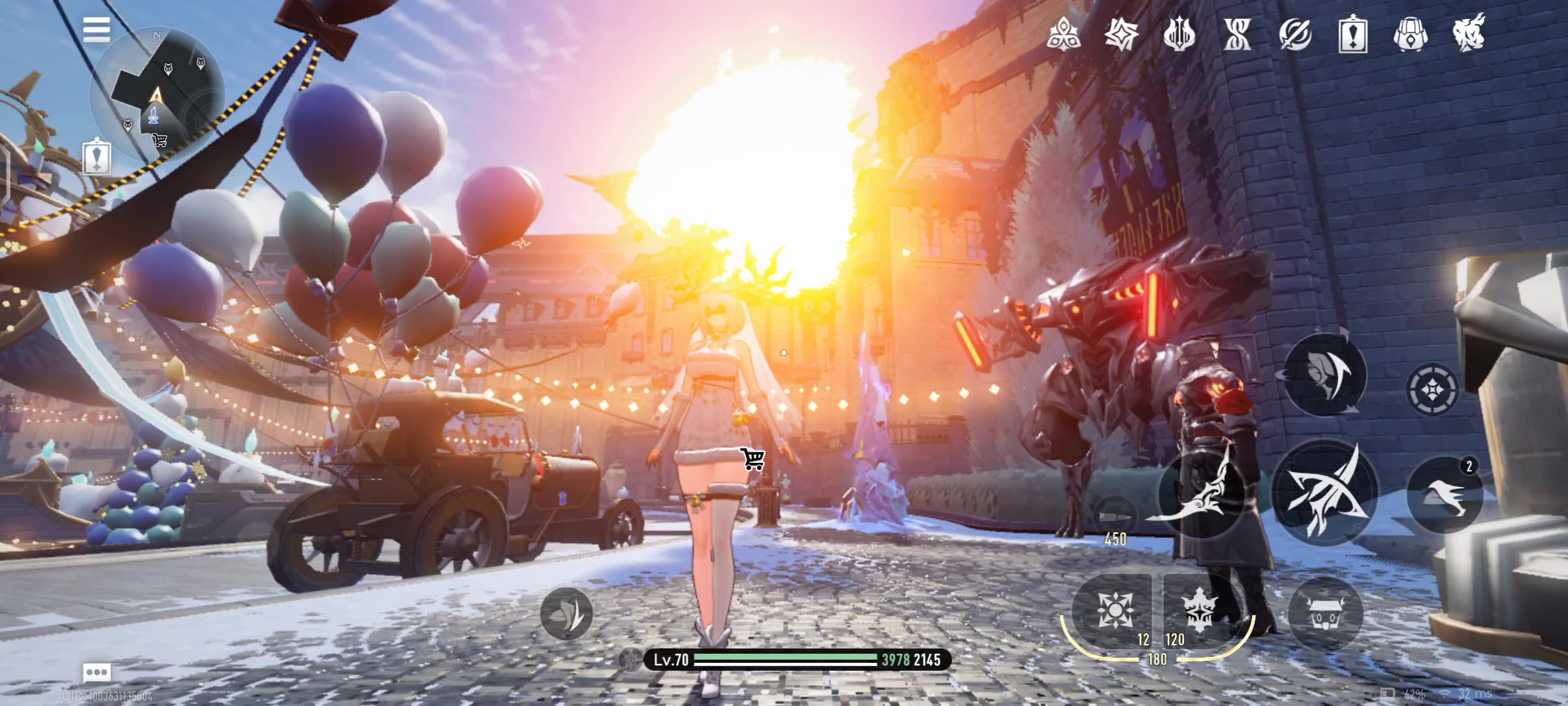
Task: Tap the round leaf icon button
Action: 566,613
